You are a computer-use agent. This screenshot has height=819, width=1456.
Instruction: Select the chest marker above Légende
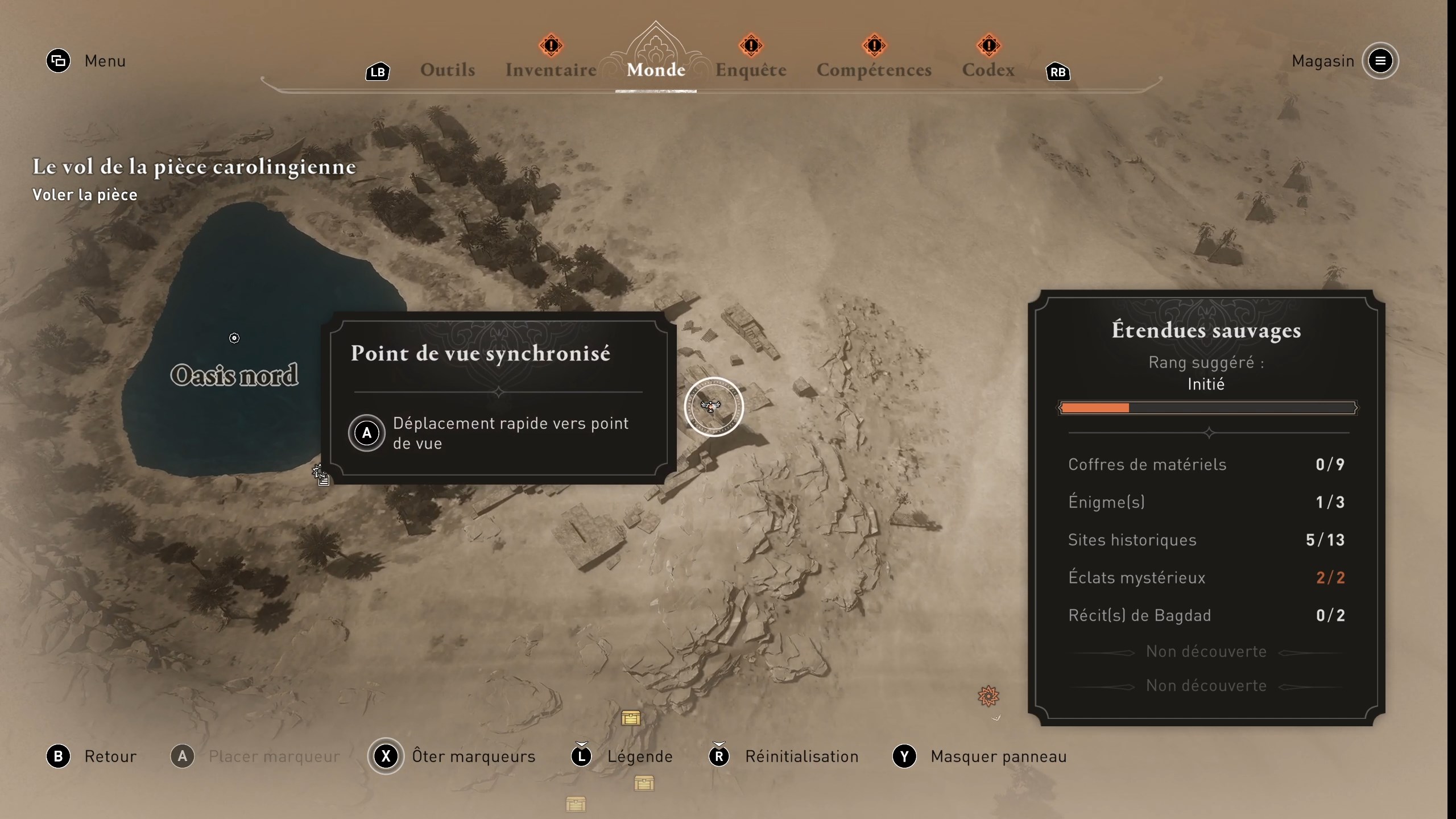631,718
